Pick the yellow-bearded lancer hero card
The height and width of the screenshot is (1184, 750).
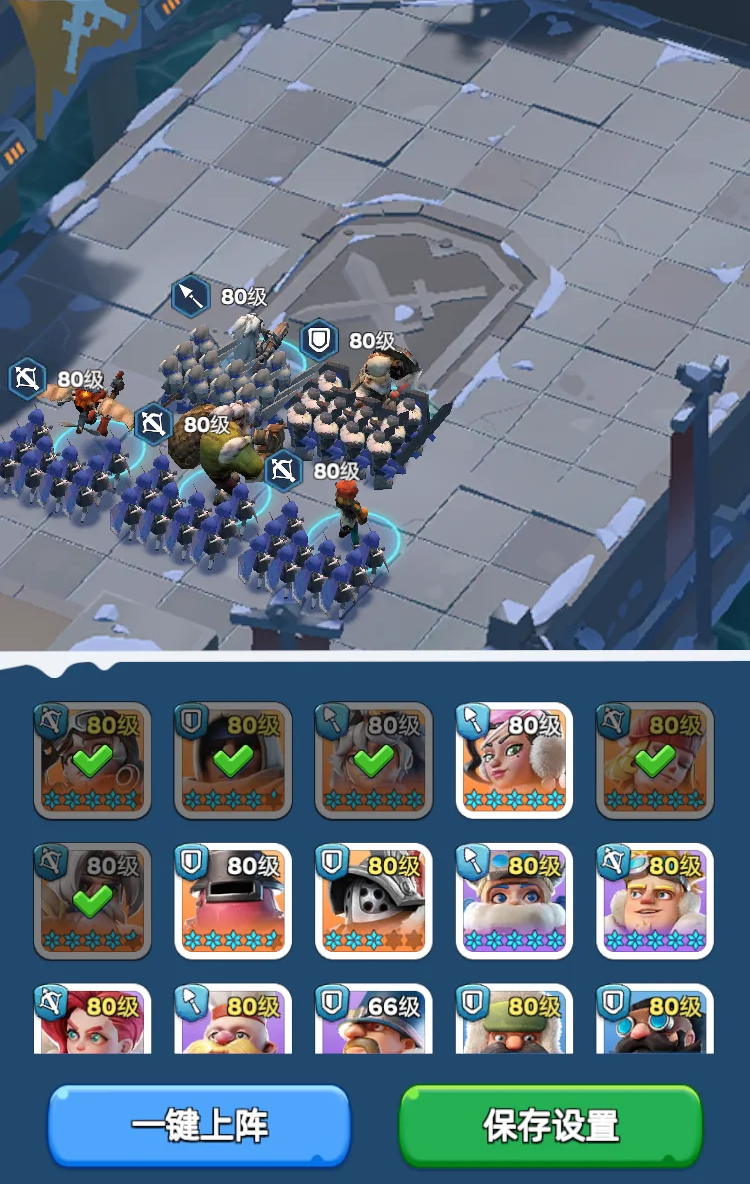pos(233,1020)
